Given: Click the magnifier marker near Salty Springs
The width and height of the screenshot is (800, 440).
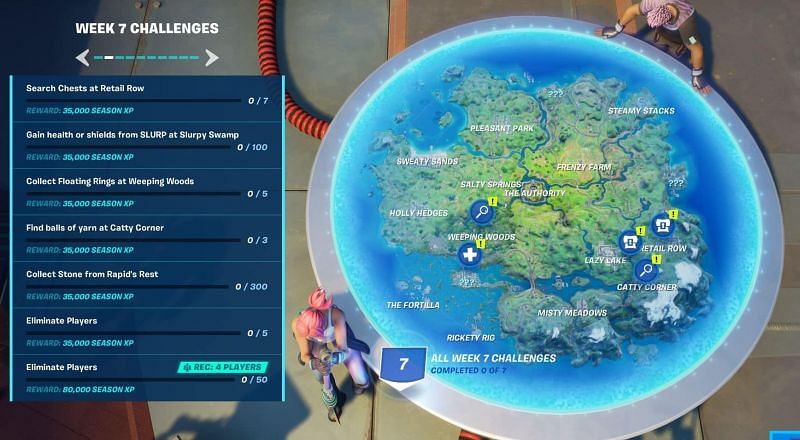Looking at the screenshot, I should coord(482,211).
